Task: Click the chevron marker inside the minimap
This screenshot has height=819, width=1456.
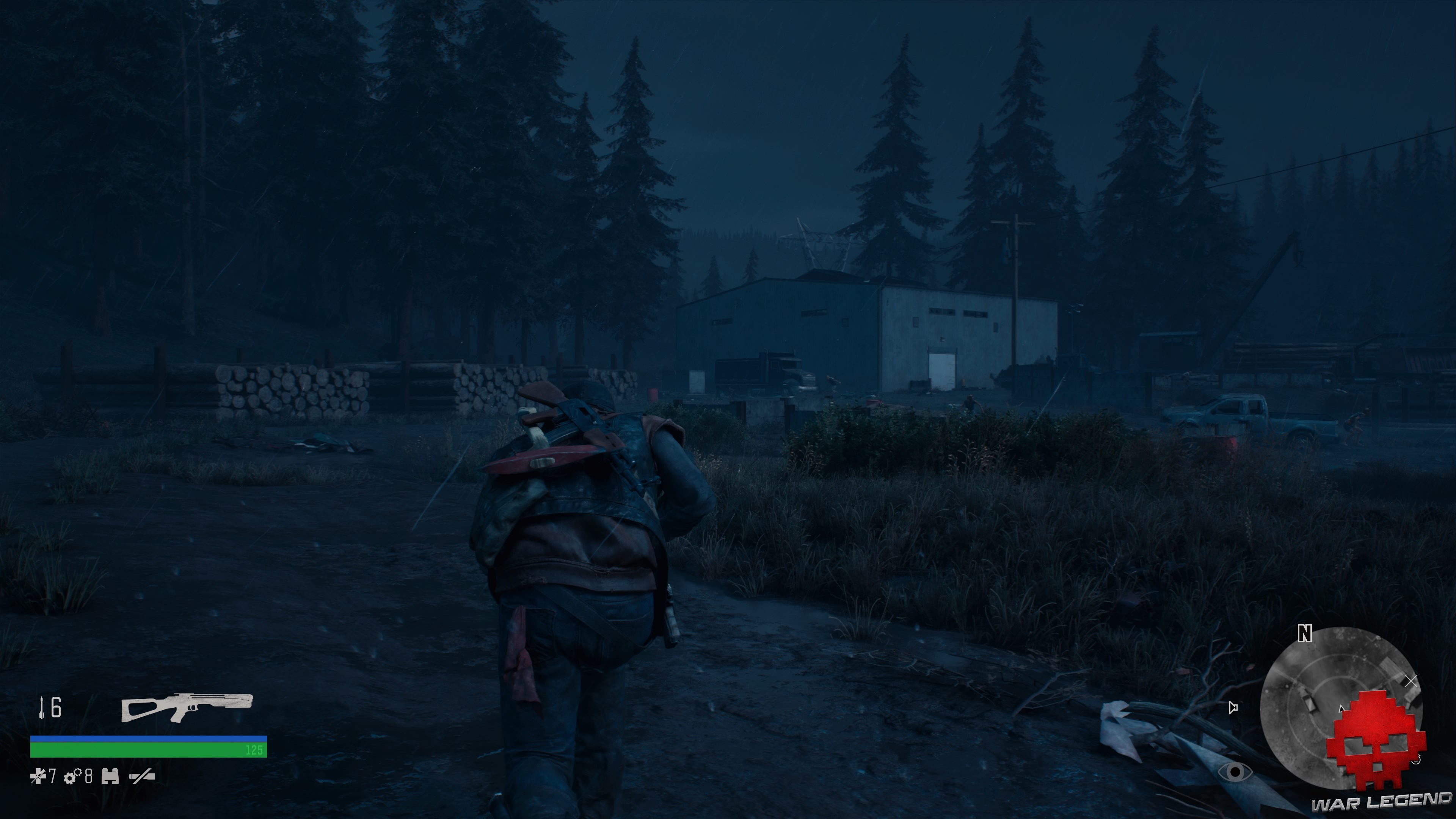Action: pyautogui.click(x=1341, y=709)
